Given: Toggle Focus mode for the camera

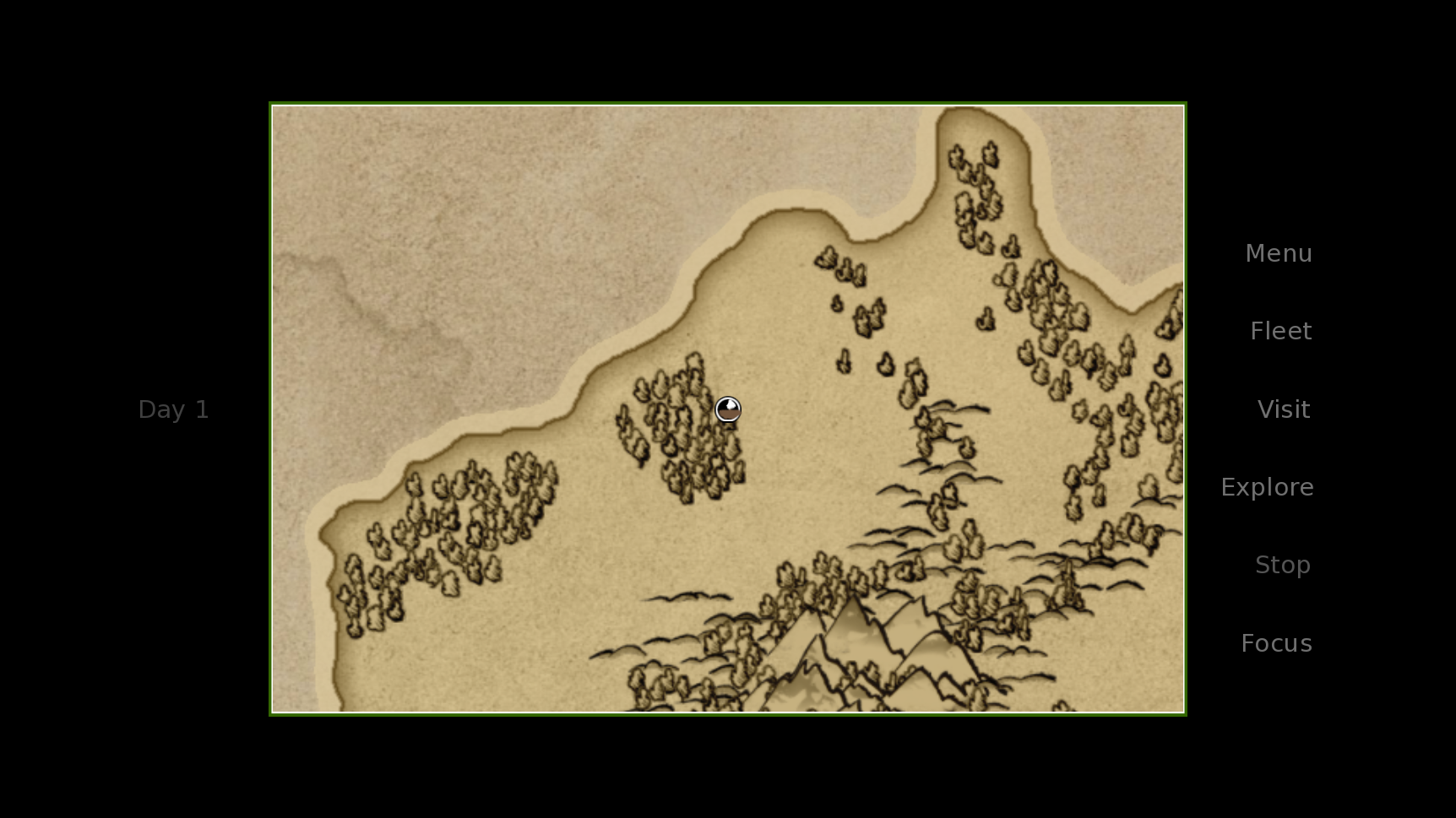Looking at the screenshot, I should click(x=1276, y=642).
